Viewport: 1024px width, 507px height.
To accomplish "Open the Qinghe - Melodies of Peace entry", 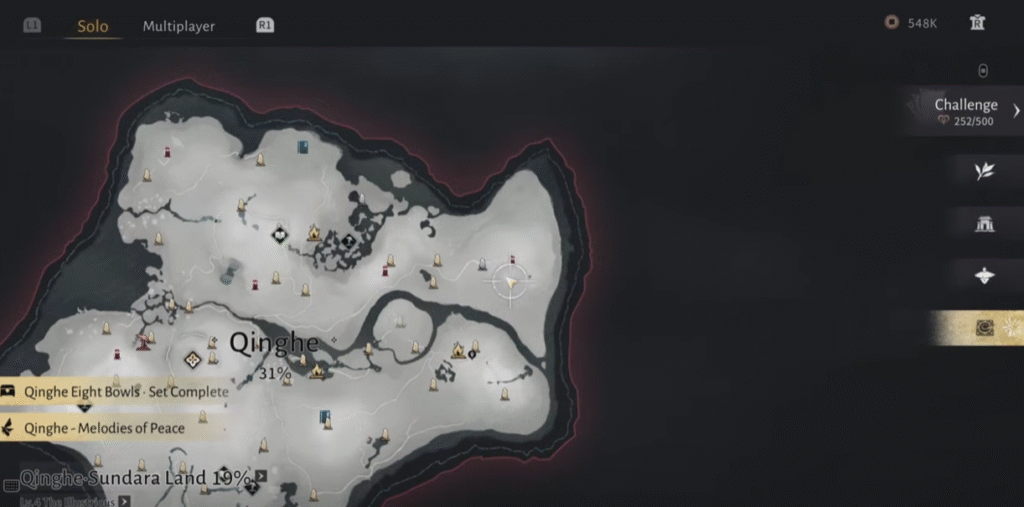I will 105,428.
